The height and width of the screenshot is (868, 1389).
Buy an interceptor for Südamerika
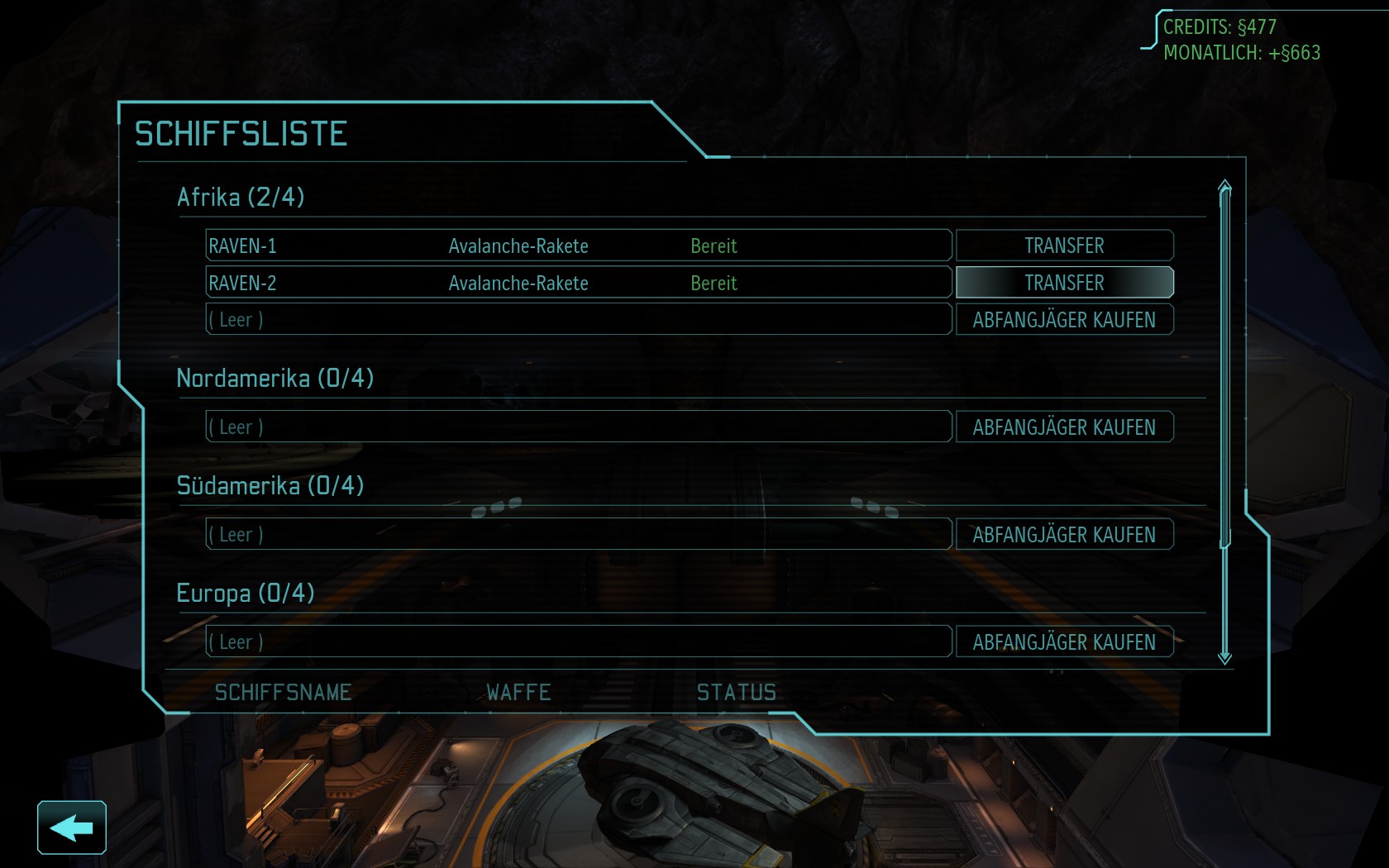coord(1064,535)
